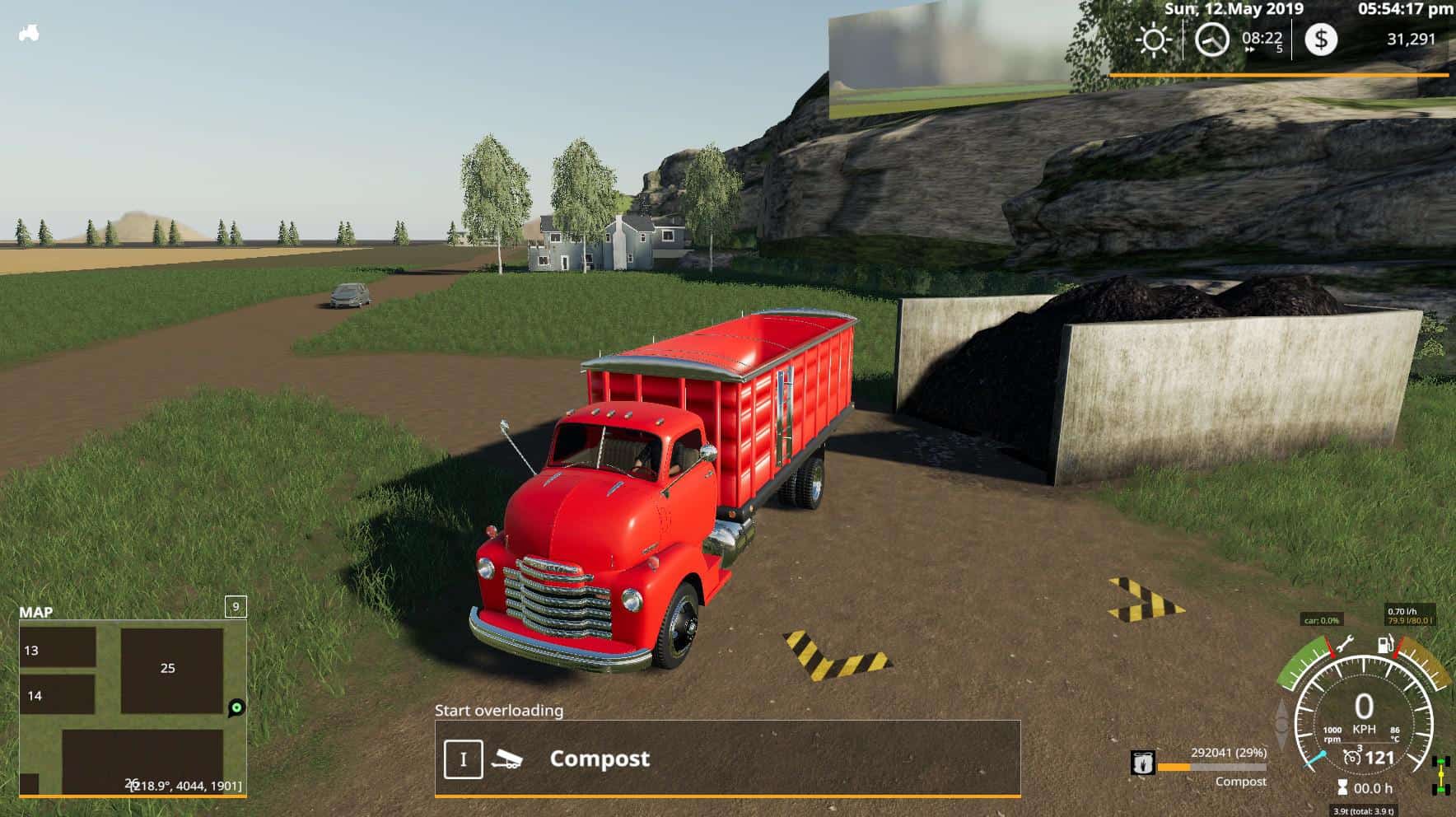
Task: Open the minimap in the corner
Action: pyautogui.click(x=132, y=707)
